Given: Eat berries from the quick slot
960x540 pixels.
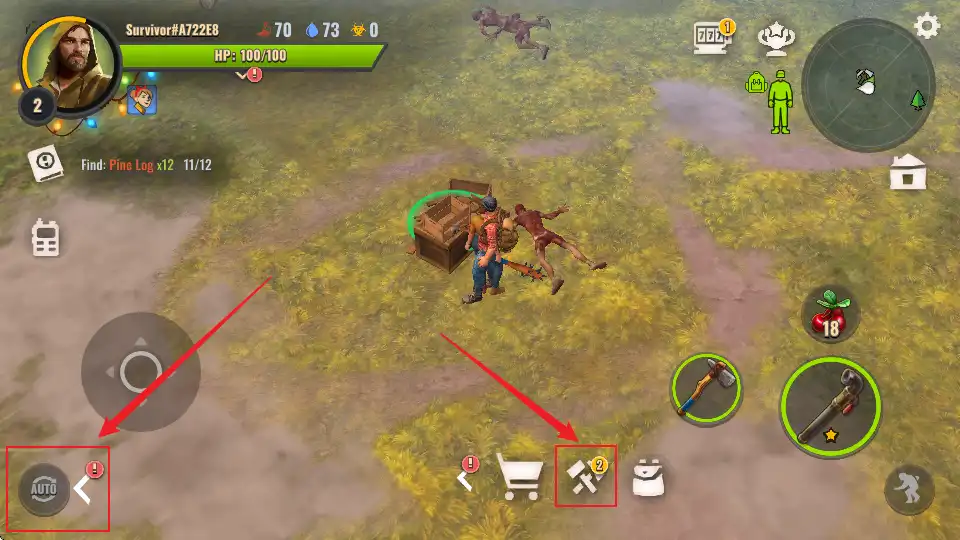Looking at the screenshot, I should pyautogui.click(x=831, y=318).
